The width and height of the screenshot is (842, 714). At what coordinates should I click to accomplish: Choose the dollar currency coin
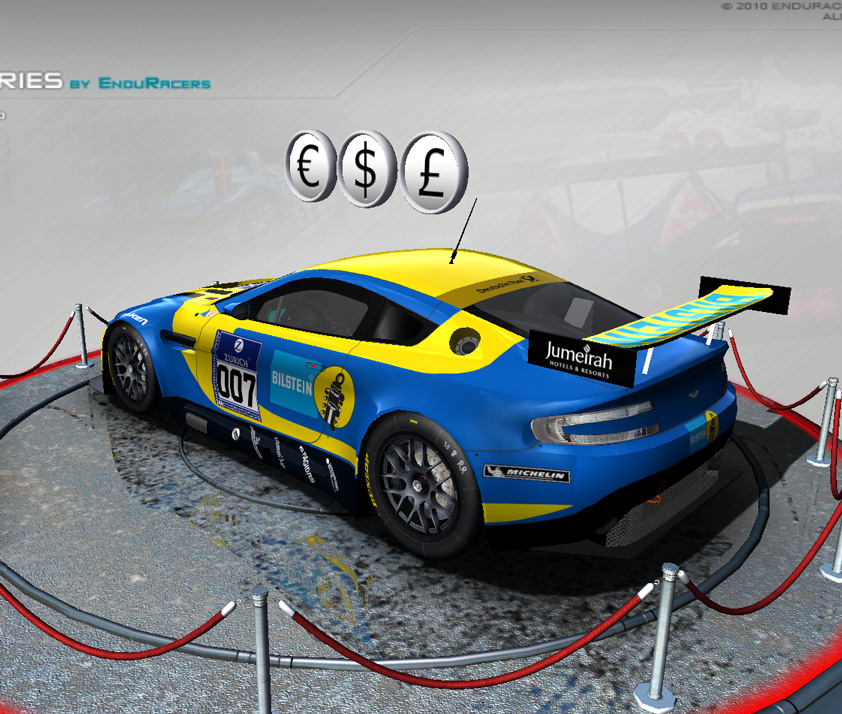pos(367,172)
